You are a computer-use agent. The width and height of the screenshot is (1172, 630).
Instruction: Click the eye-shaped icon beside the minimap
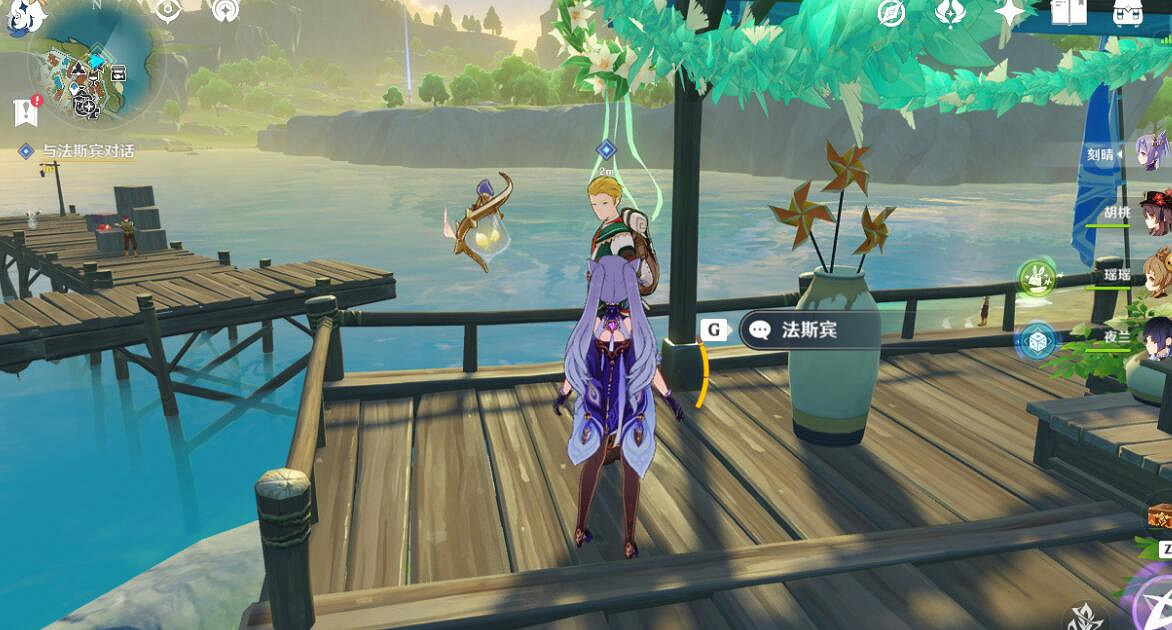[x=167, y=11]
